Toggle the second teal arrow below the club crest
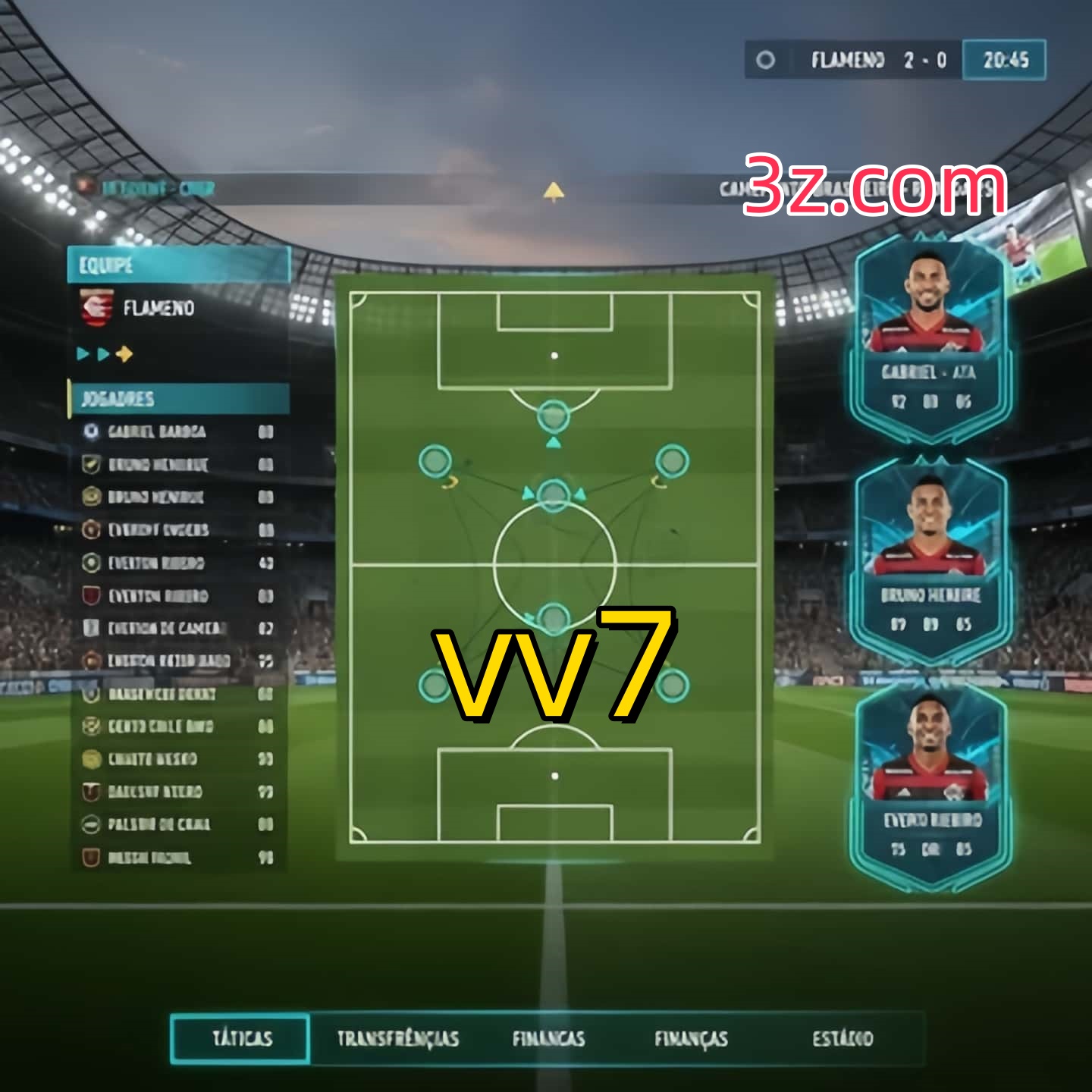The image size is (1092, 1092). (102, 352)
